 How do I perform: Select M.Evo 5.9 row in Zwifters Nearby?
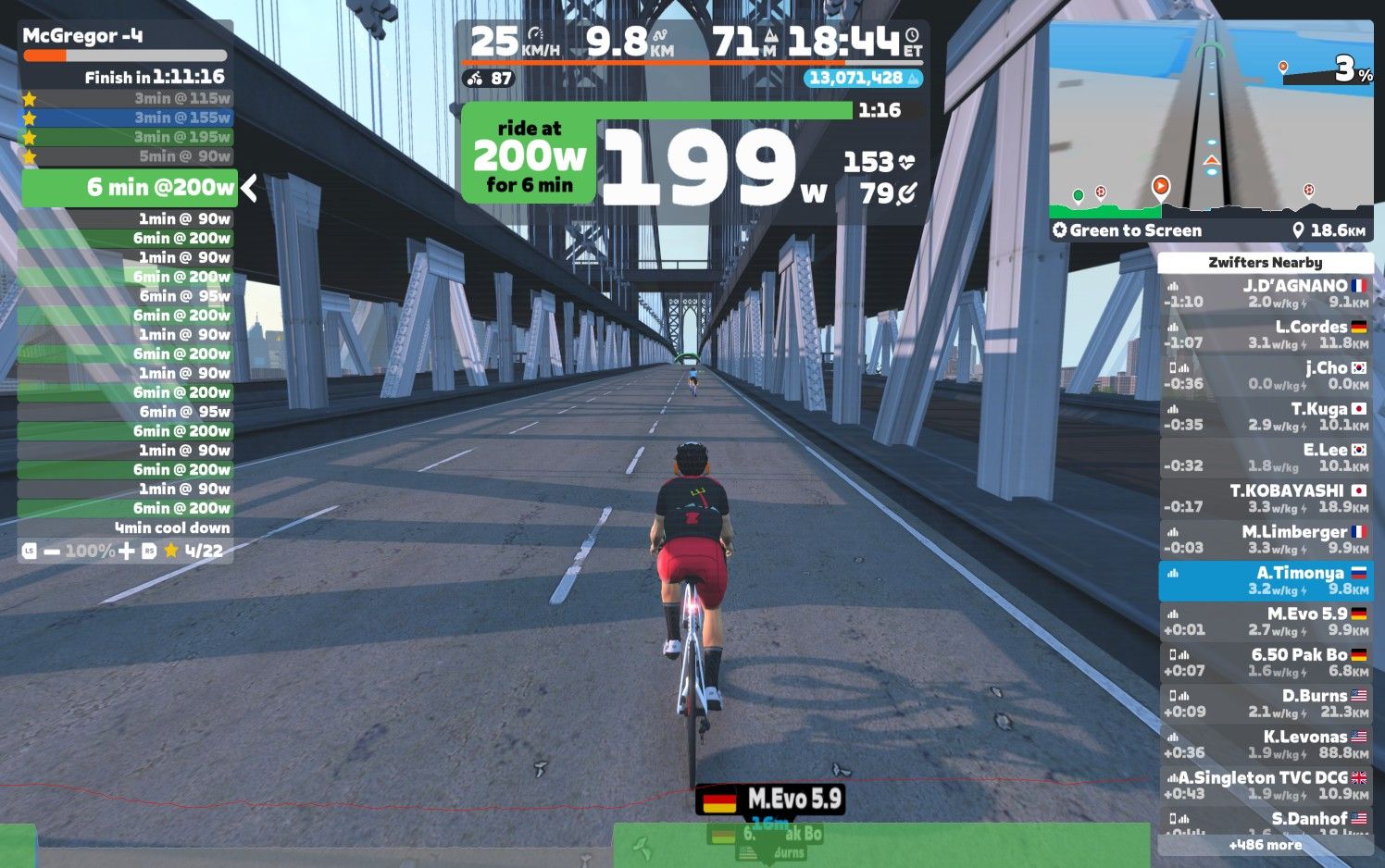coord(1266,621)
